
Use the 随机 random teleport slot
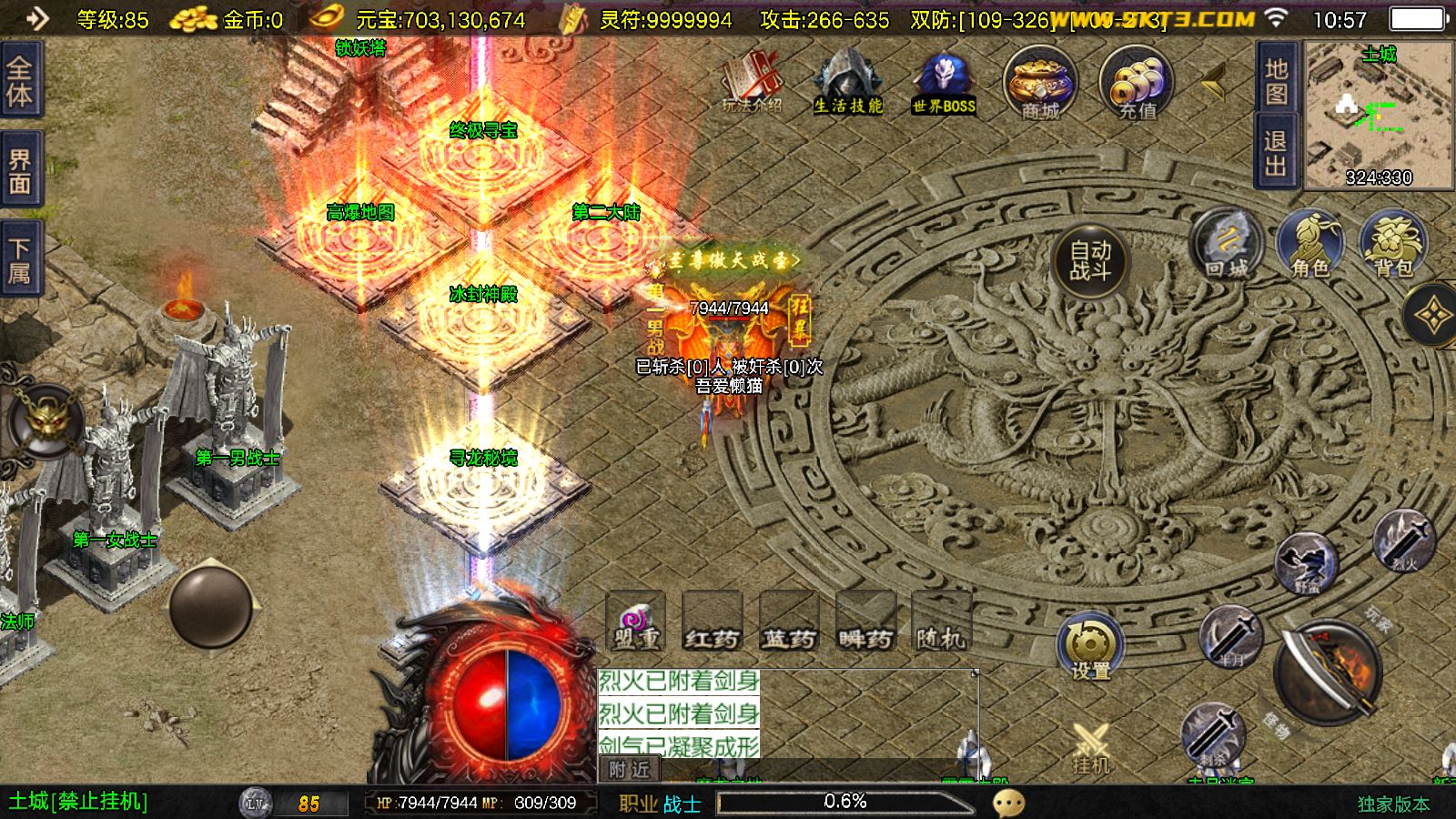(x=941, y=622)
